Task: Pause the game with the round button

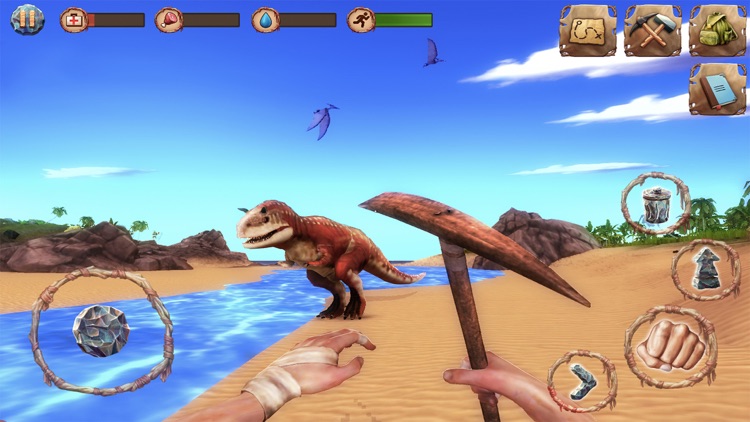Action: point(28,19)
